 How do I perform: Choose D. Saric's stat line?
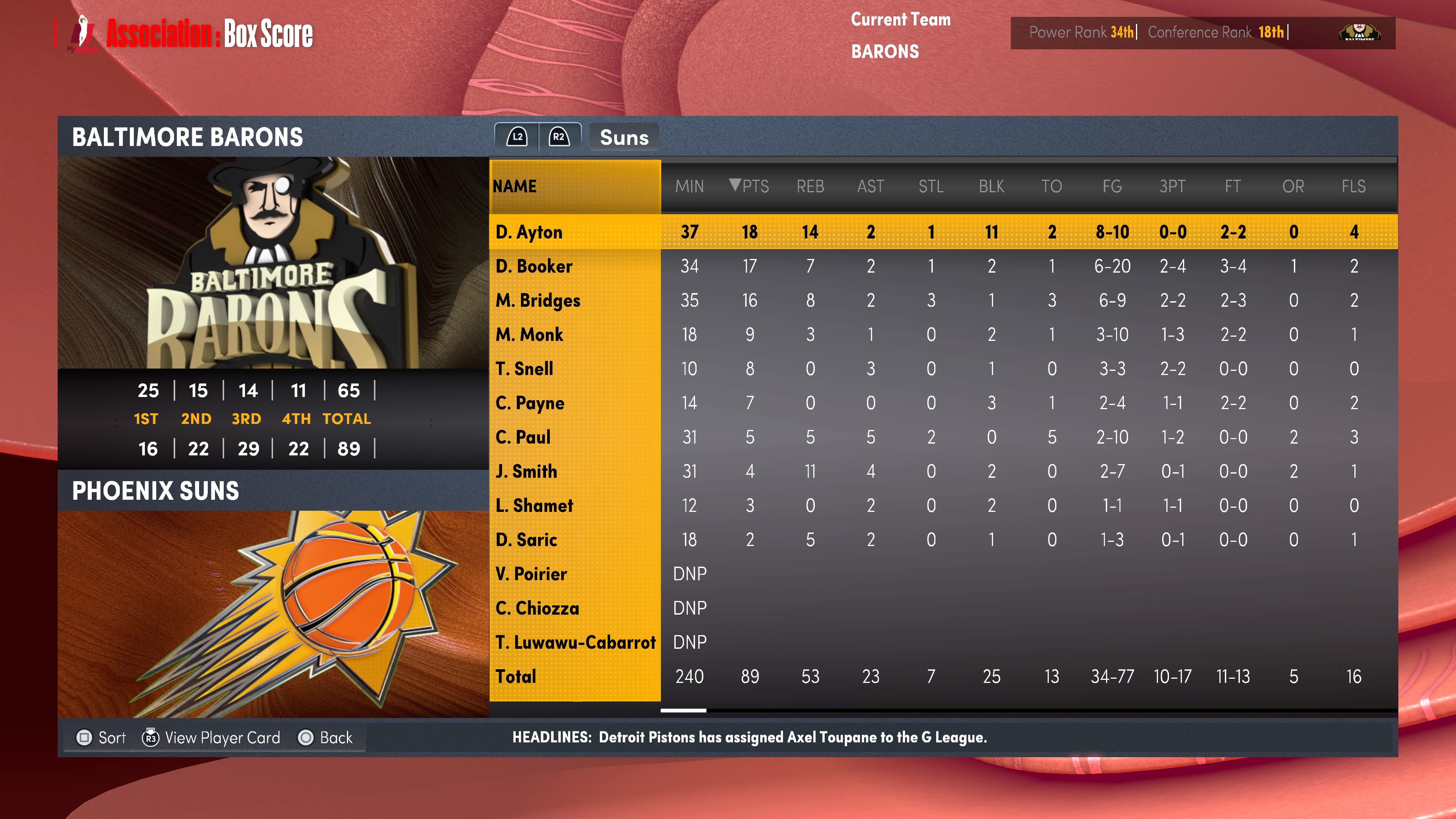526,540
